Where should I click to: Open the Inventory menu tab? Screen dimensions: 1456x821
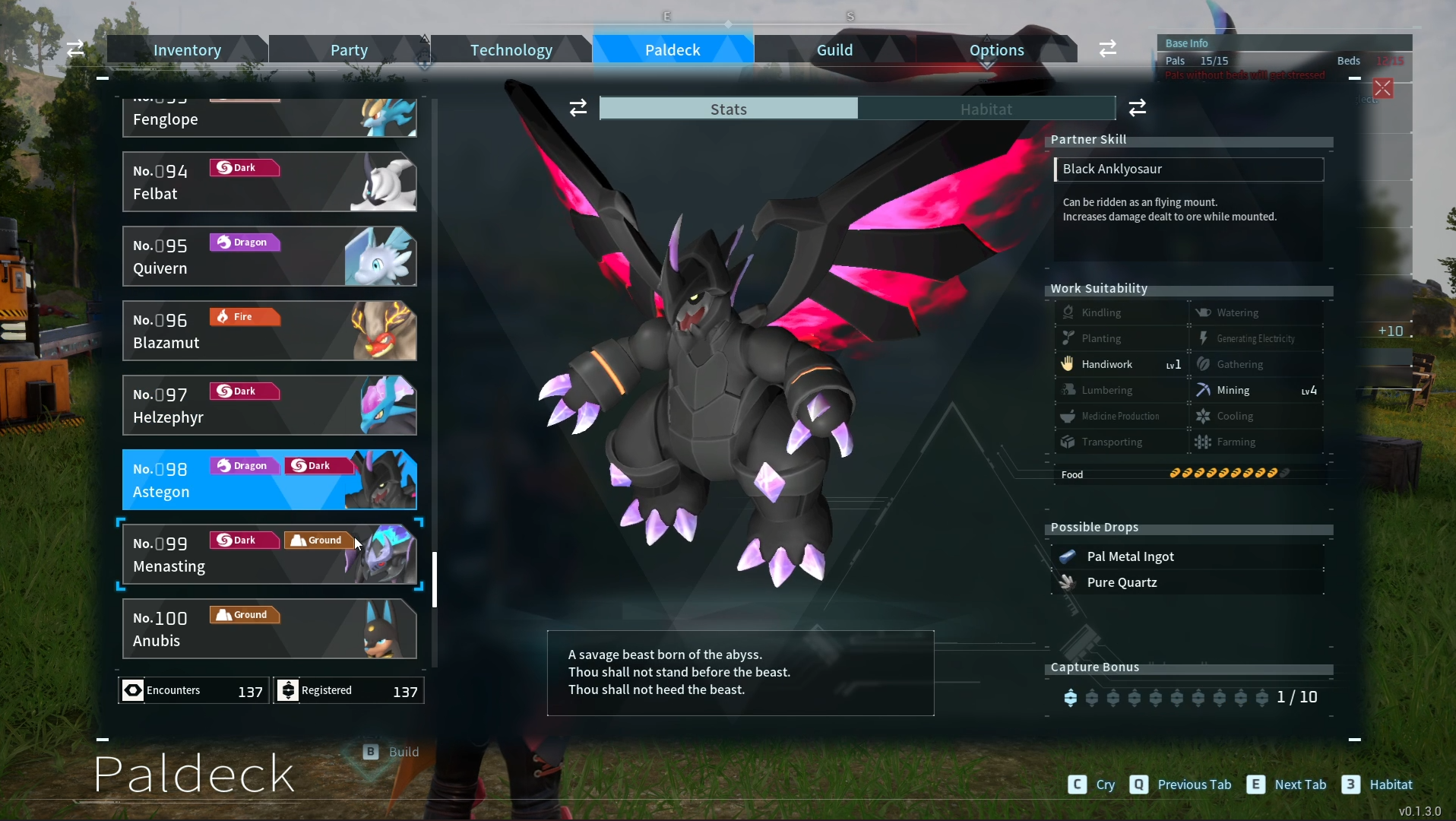pos(186,49)
